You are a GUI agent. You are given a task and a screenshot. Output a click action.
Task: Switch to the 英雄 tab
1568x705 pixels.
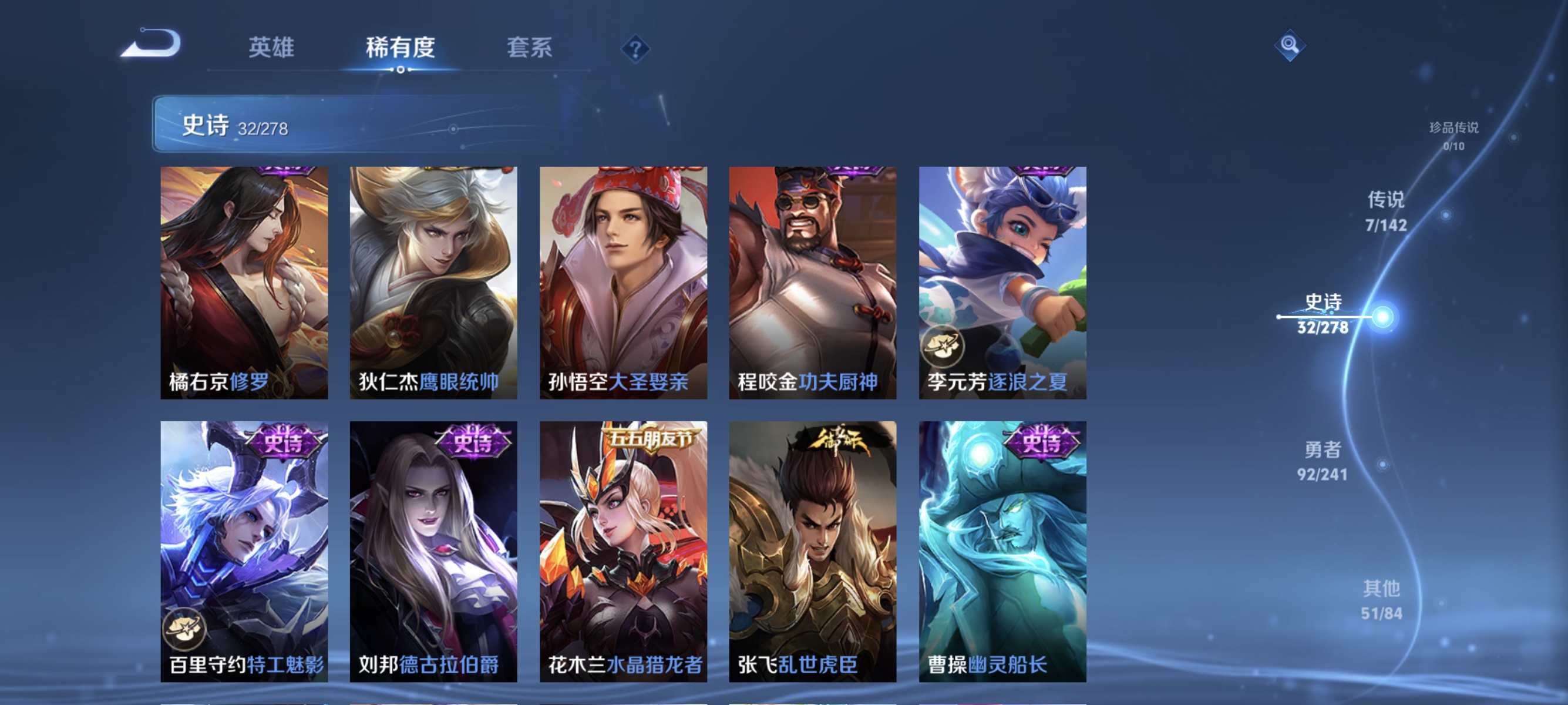[x=272, y=49]
